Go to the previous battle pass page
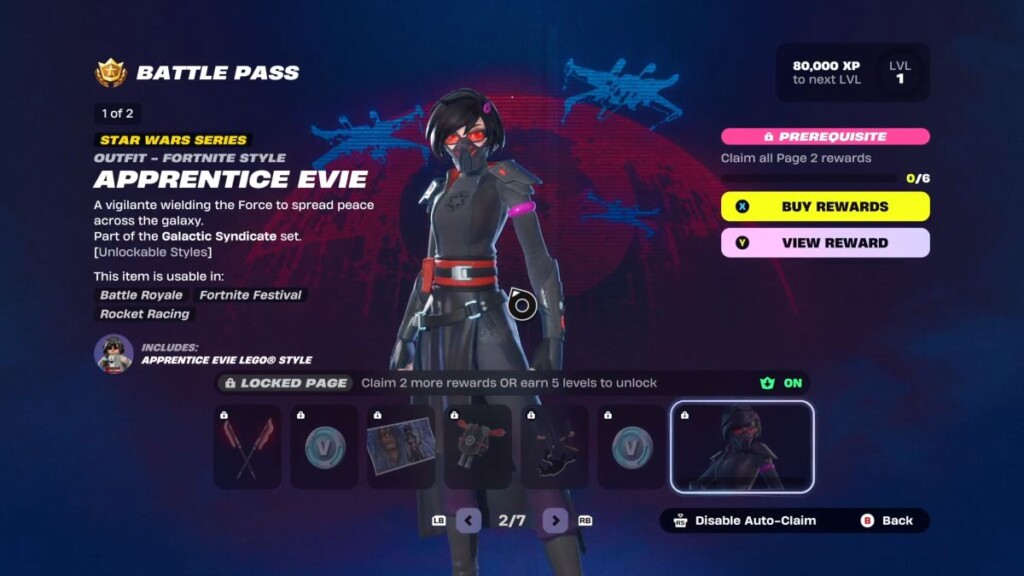This screenshot has height=576, width=1024. pos(469,521)
